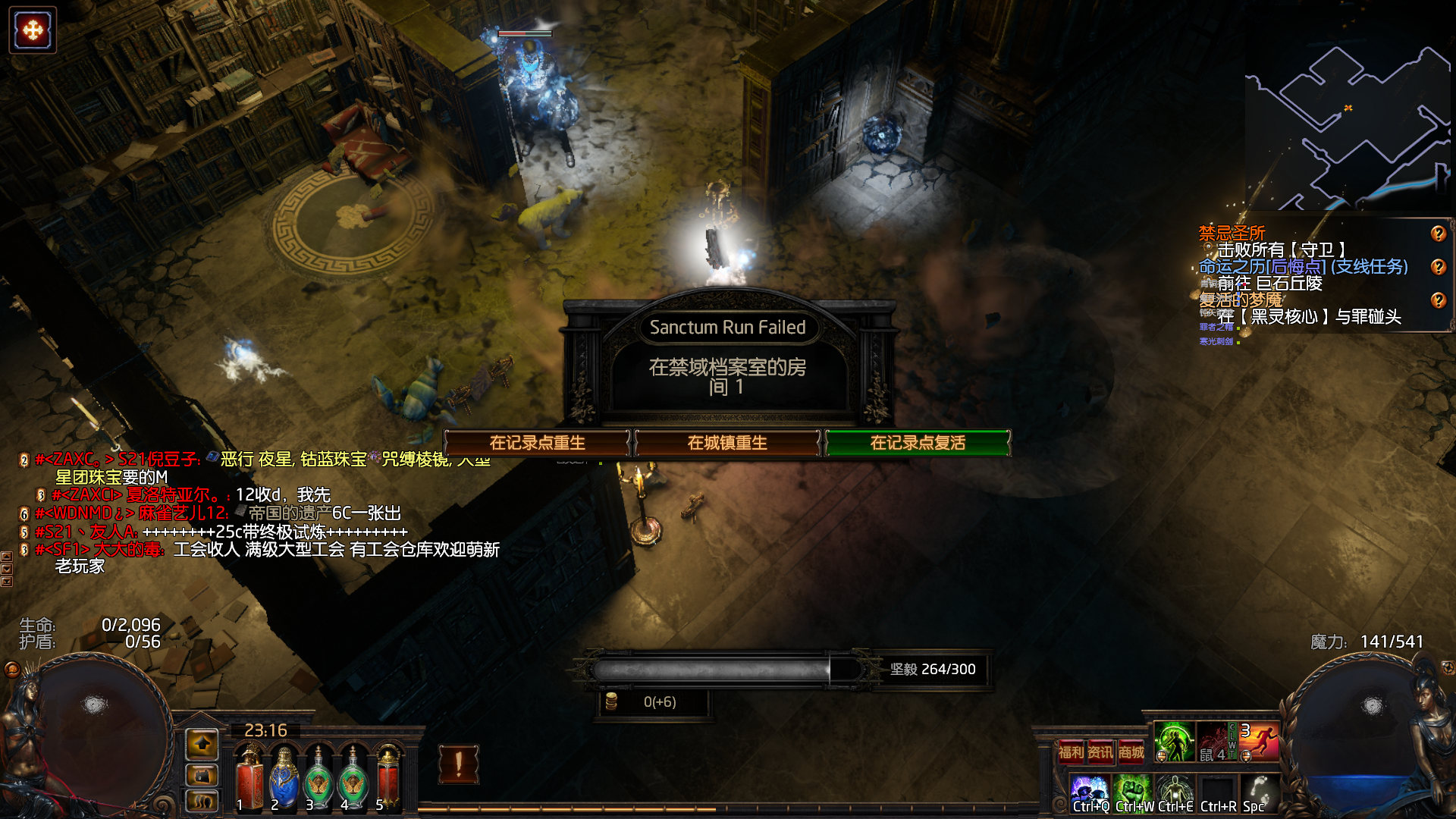Viewport: 1456px width, 819px height.
Task: Open the 商城 shop button
Action: [1131, 752]
